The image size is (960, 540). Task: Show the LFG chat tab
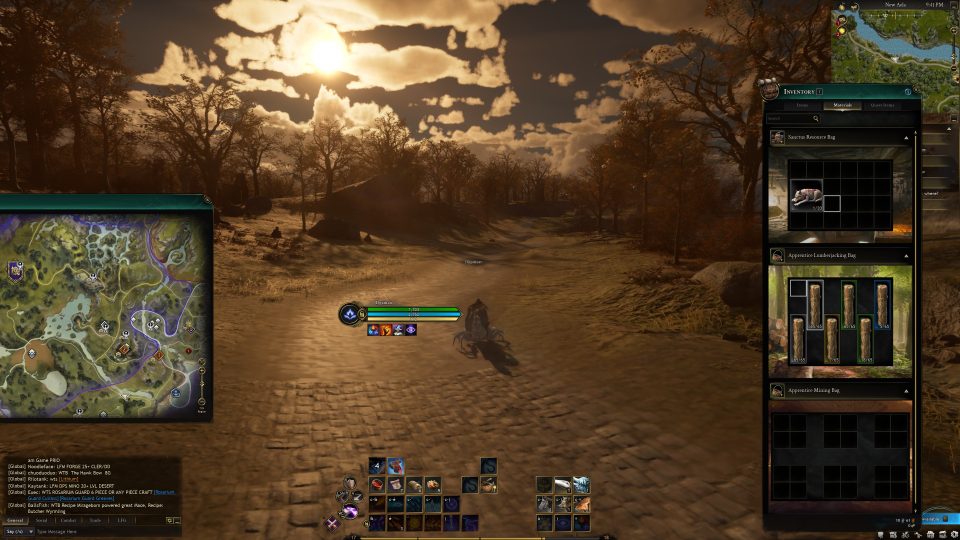pos(121,520)
